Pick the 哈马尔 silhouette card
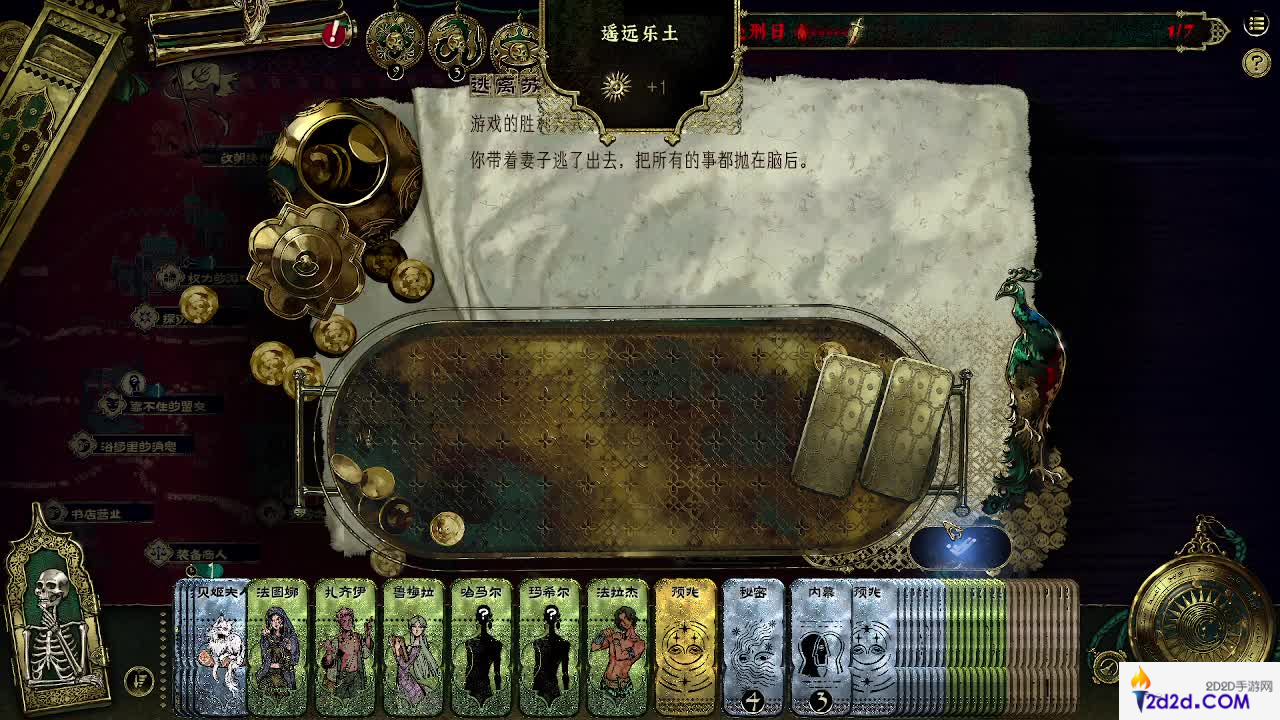This screenshot has height=720, width=1280. (481, 646)
